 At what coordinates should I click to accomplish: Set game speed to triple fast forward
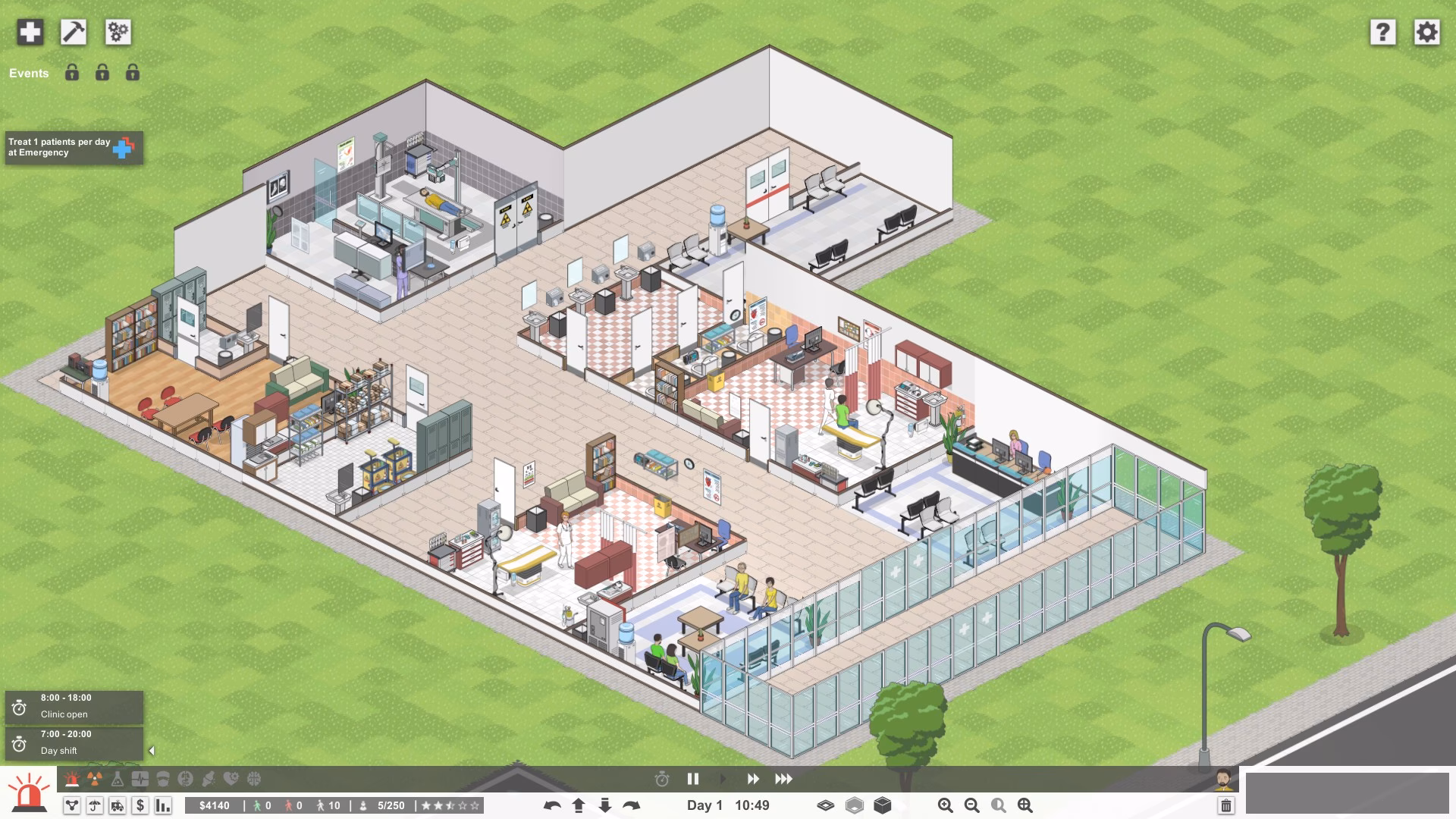click(x=783, y=779)
